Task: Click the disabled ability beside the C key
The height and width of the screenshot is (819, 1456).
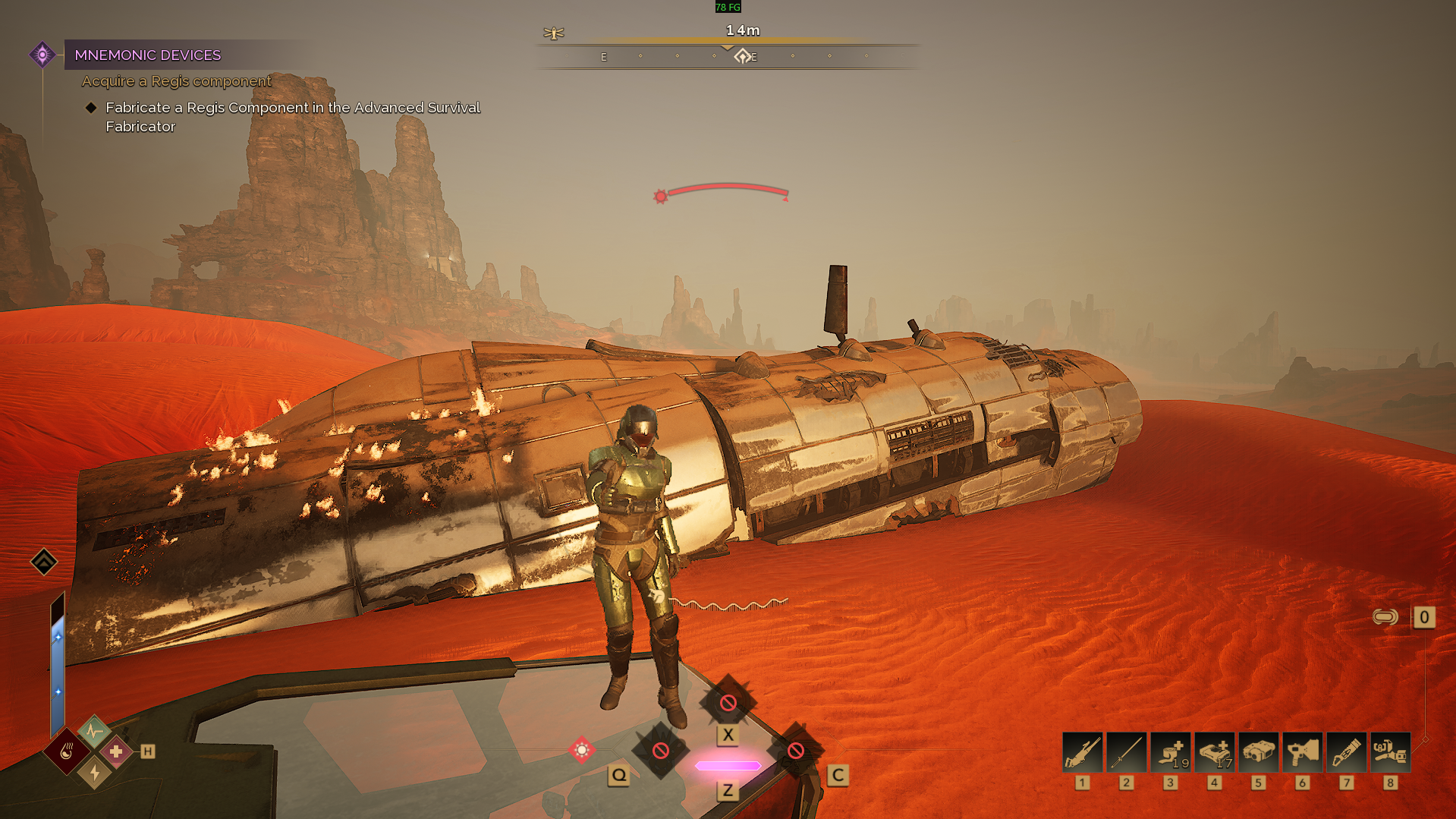Action: click(795, 751)
